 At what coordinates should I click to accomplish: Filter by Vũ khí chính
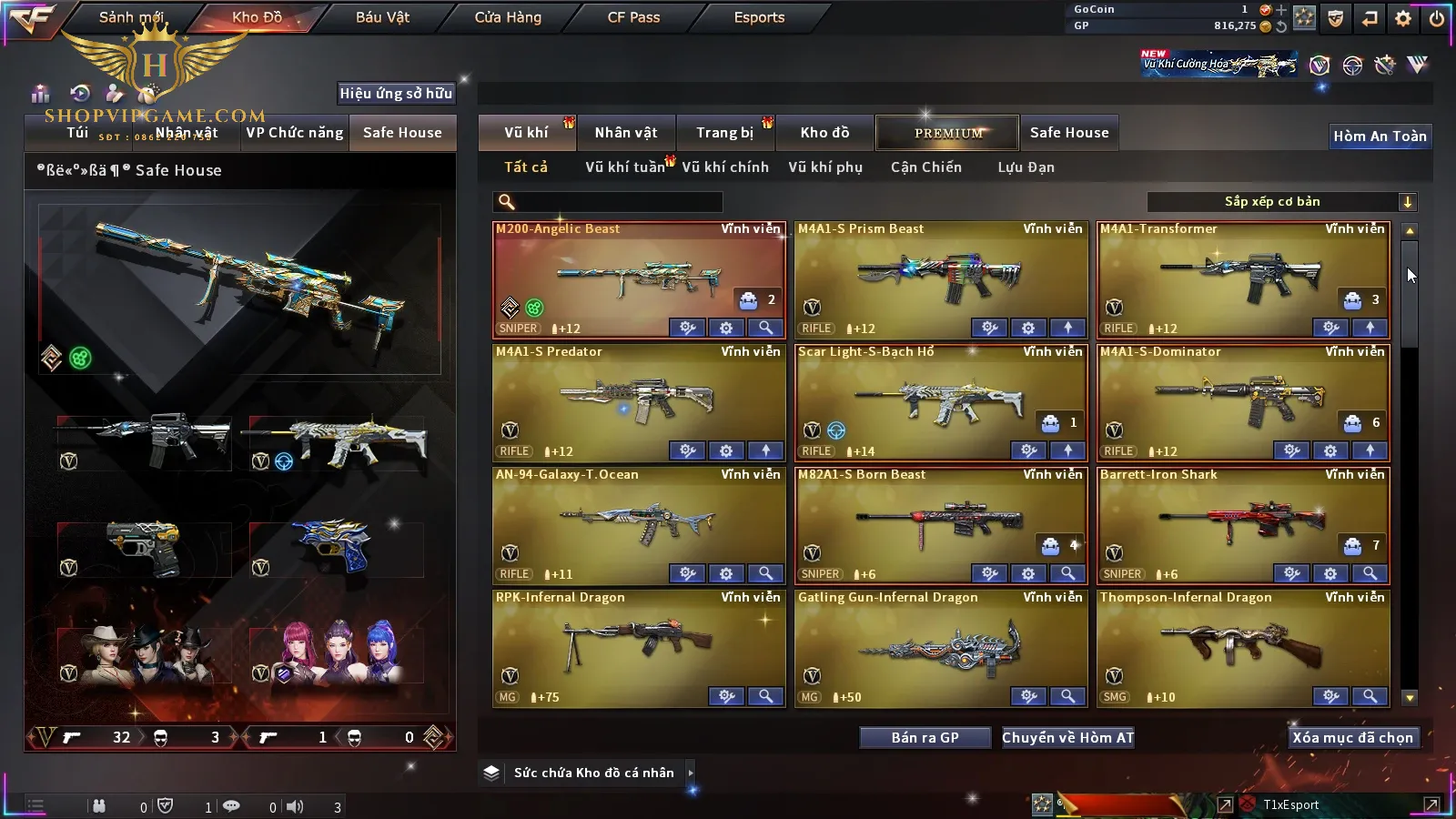click(x=725, y=167)
